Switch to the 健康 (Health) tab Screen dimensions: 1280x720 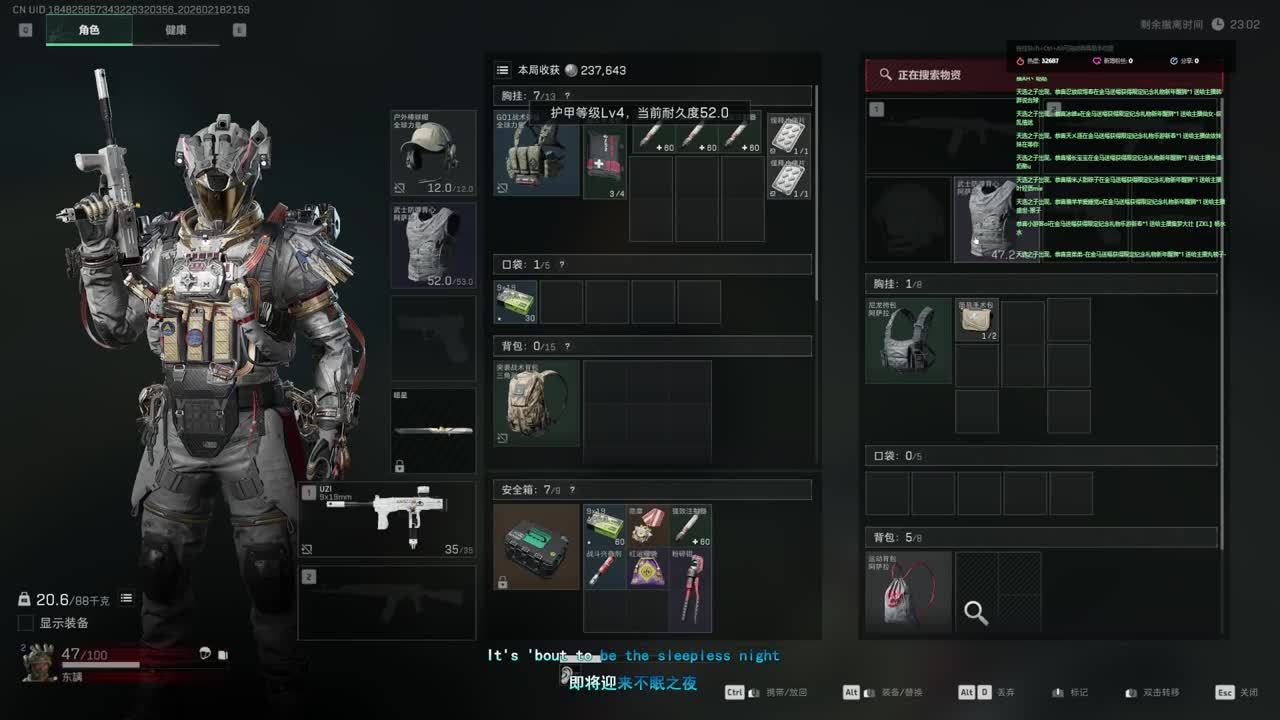(x=176, y=30)
